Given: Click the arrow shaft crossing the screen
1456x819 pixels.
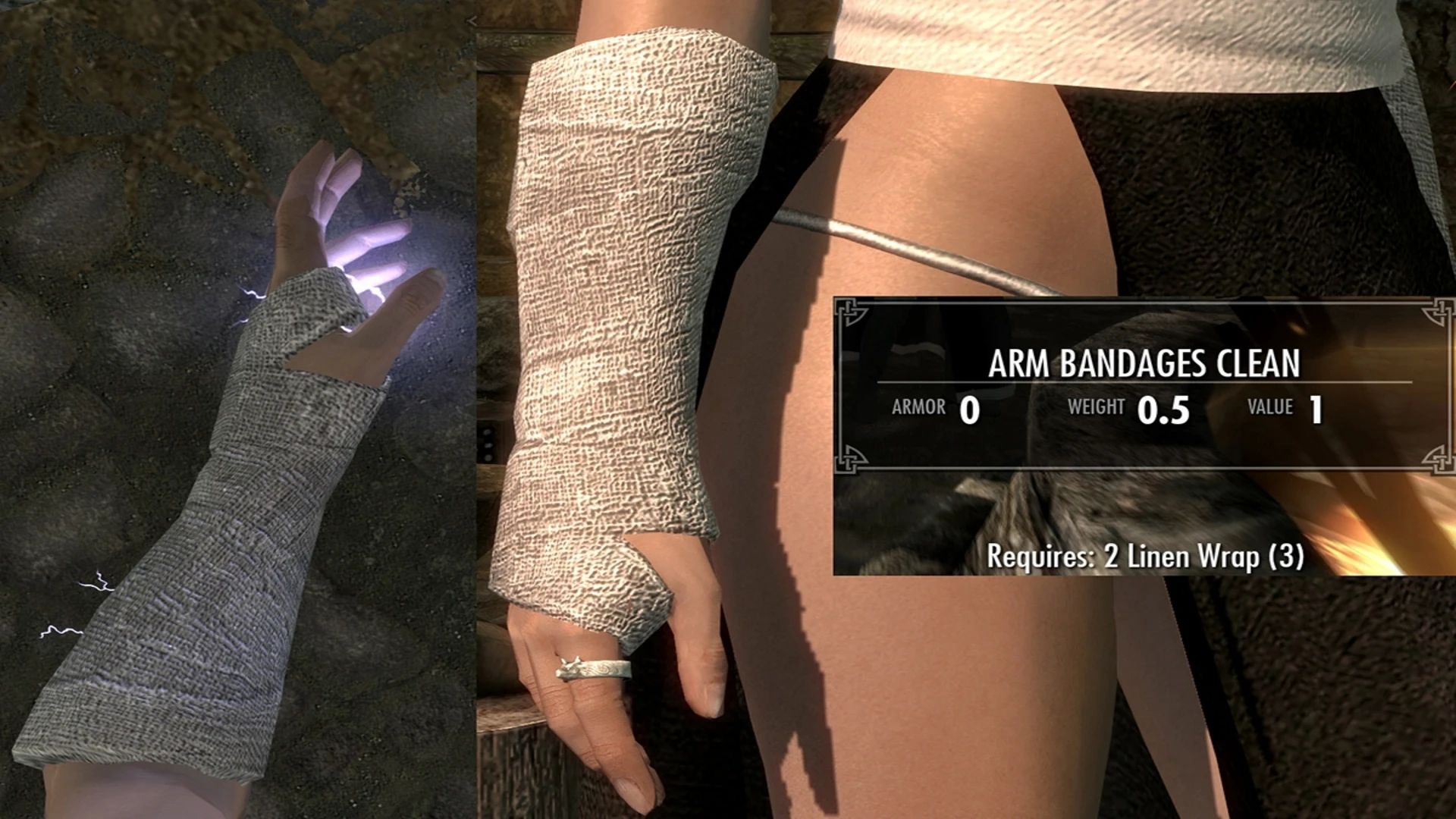Looking at the screenshot, I should click(910, 250).
